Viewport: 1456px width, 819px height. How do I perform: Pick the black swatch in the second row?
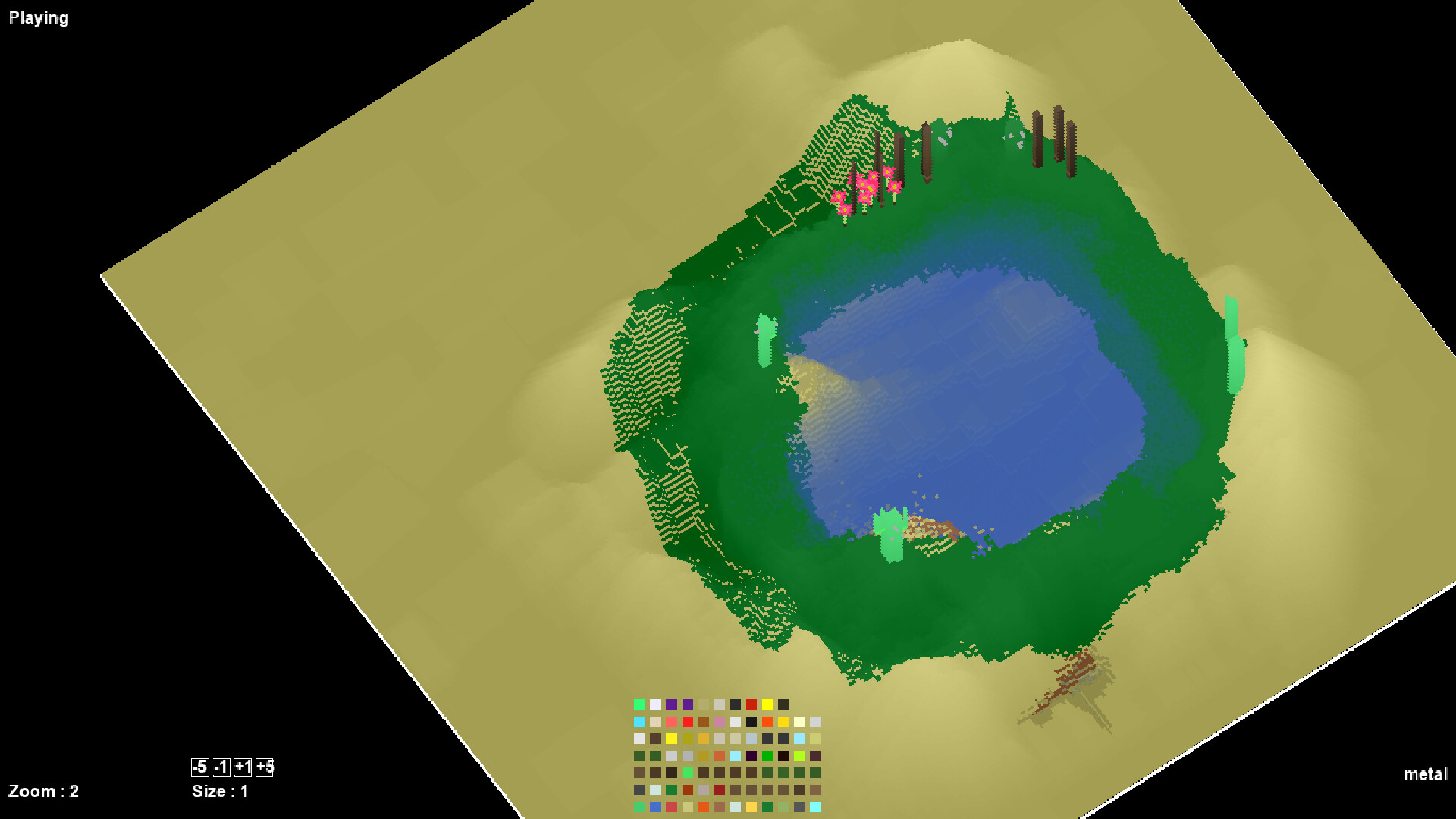pos(752,722)
